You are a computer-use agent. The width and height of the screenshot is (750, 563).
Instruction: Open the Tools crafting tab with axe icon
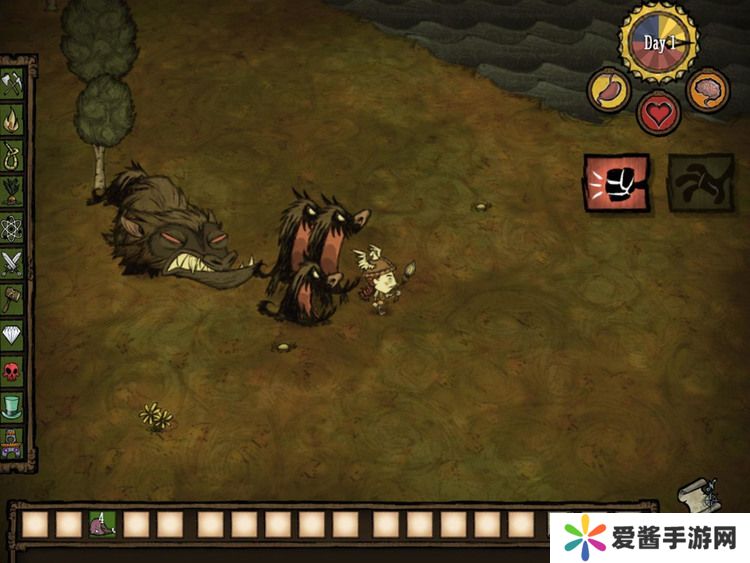pos(13,84)
